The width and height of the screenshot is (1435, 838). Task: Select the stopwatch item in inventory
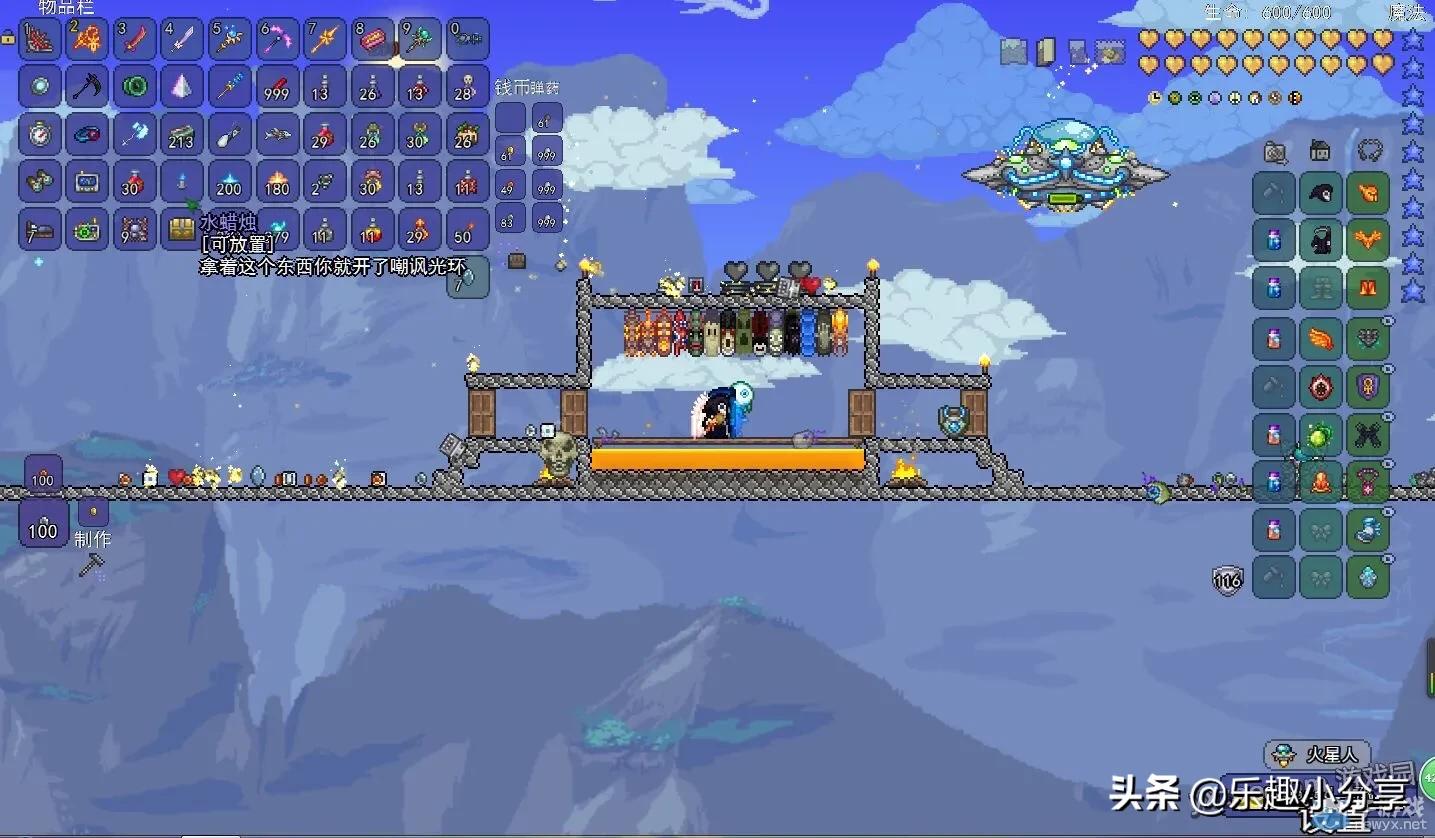[40, 134]
